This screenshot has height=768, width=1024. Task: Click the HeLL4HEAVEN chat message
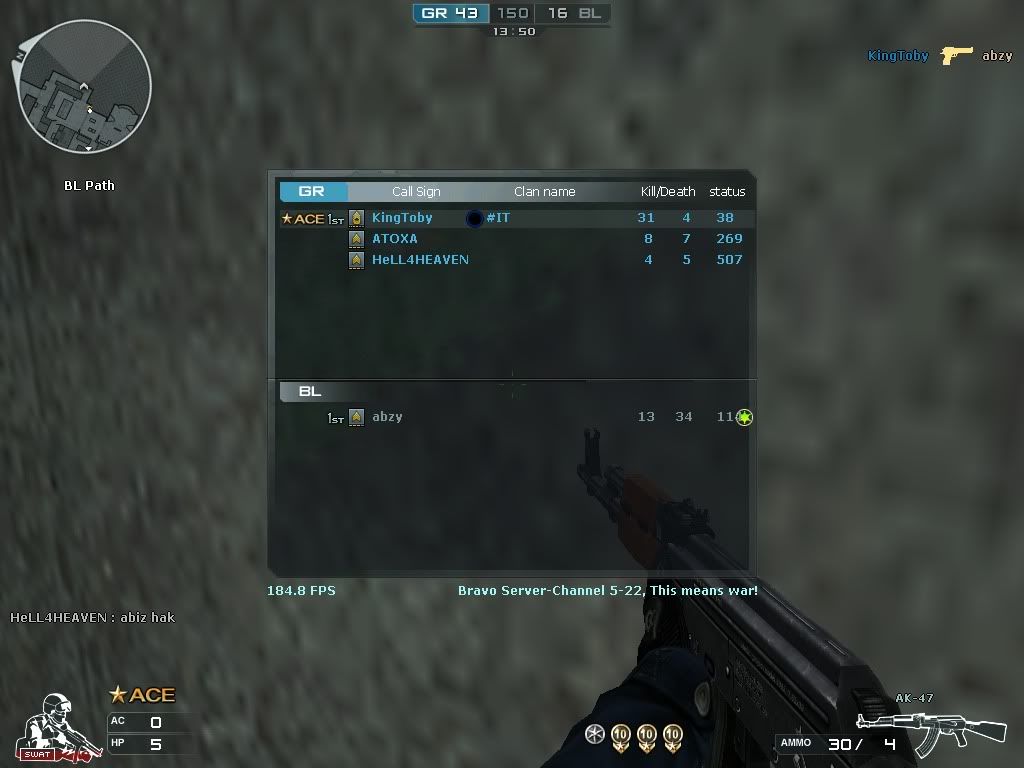(x=93, y=617)
